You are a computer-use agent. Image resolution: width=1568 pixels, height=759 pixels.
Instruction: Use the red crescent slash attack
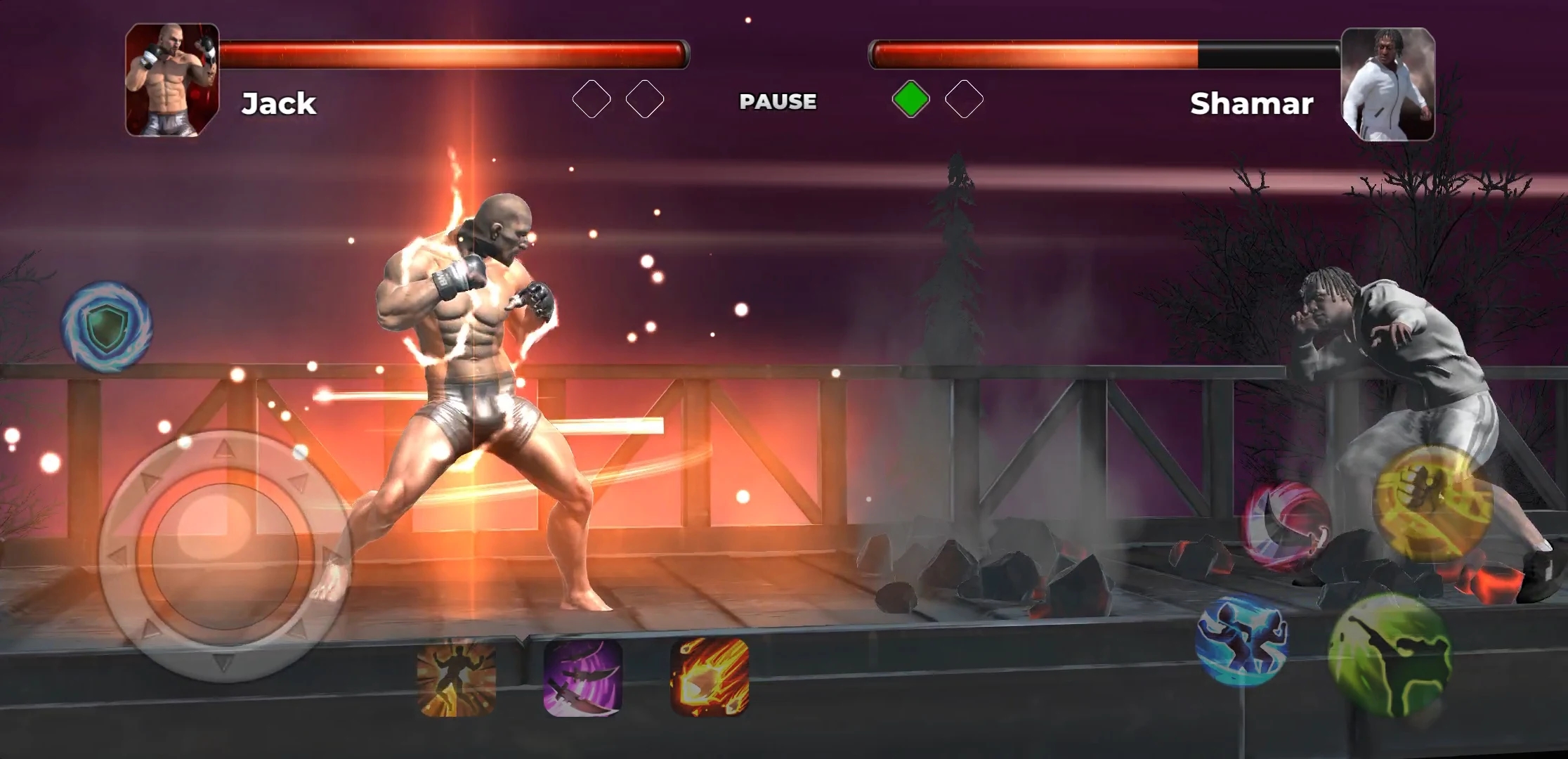(x=1286, y=524)
